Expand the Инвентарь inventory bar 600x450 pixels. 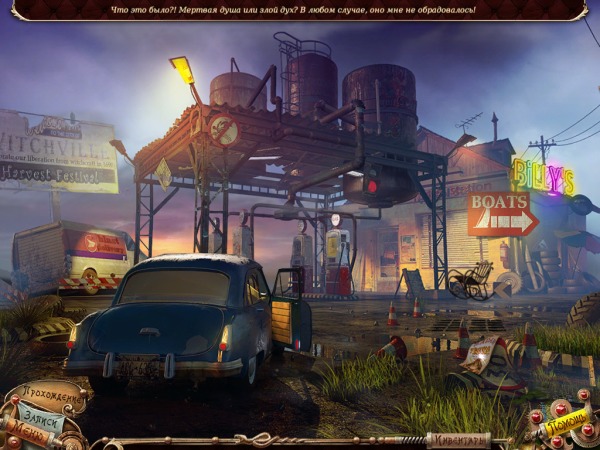click(458, 439)
